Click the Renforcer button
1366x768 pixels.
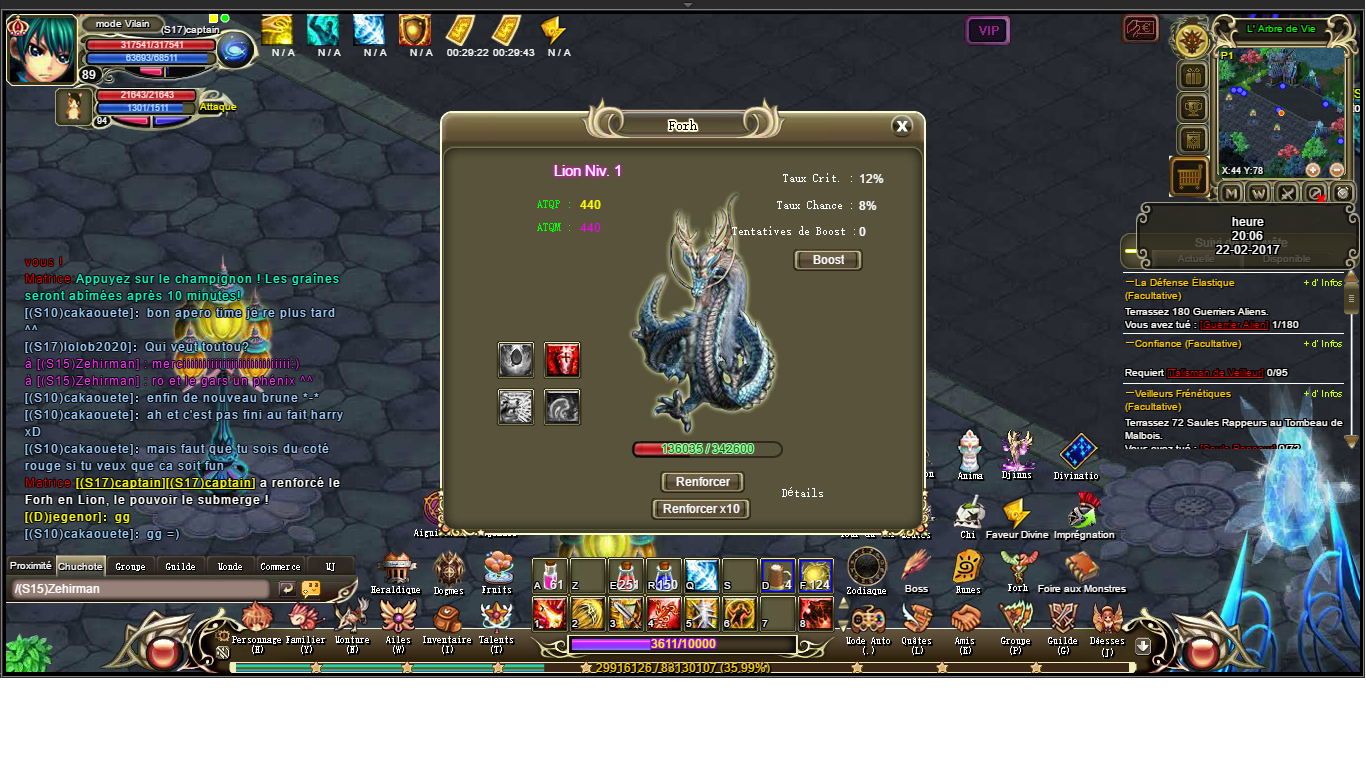point(702,482)
